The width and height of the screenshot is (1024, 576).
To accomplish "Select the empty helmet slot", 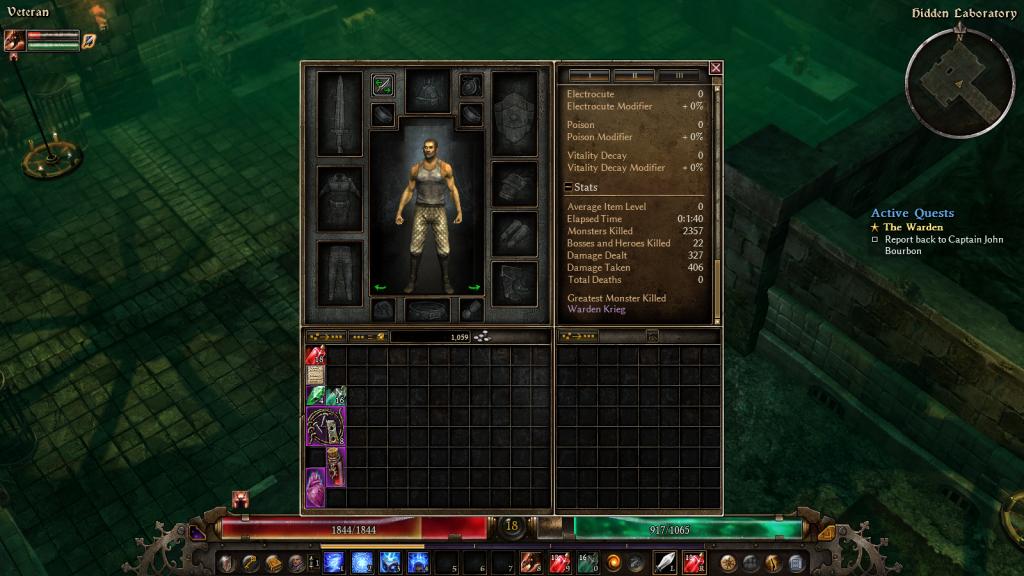I will (x=427, y=91).
